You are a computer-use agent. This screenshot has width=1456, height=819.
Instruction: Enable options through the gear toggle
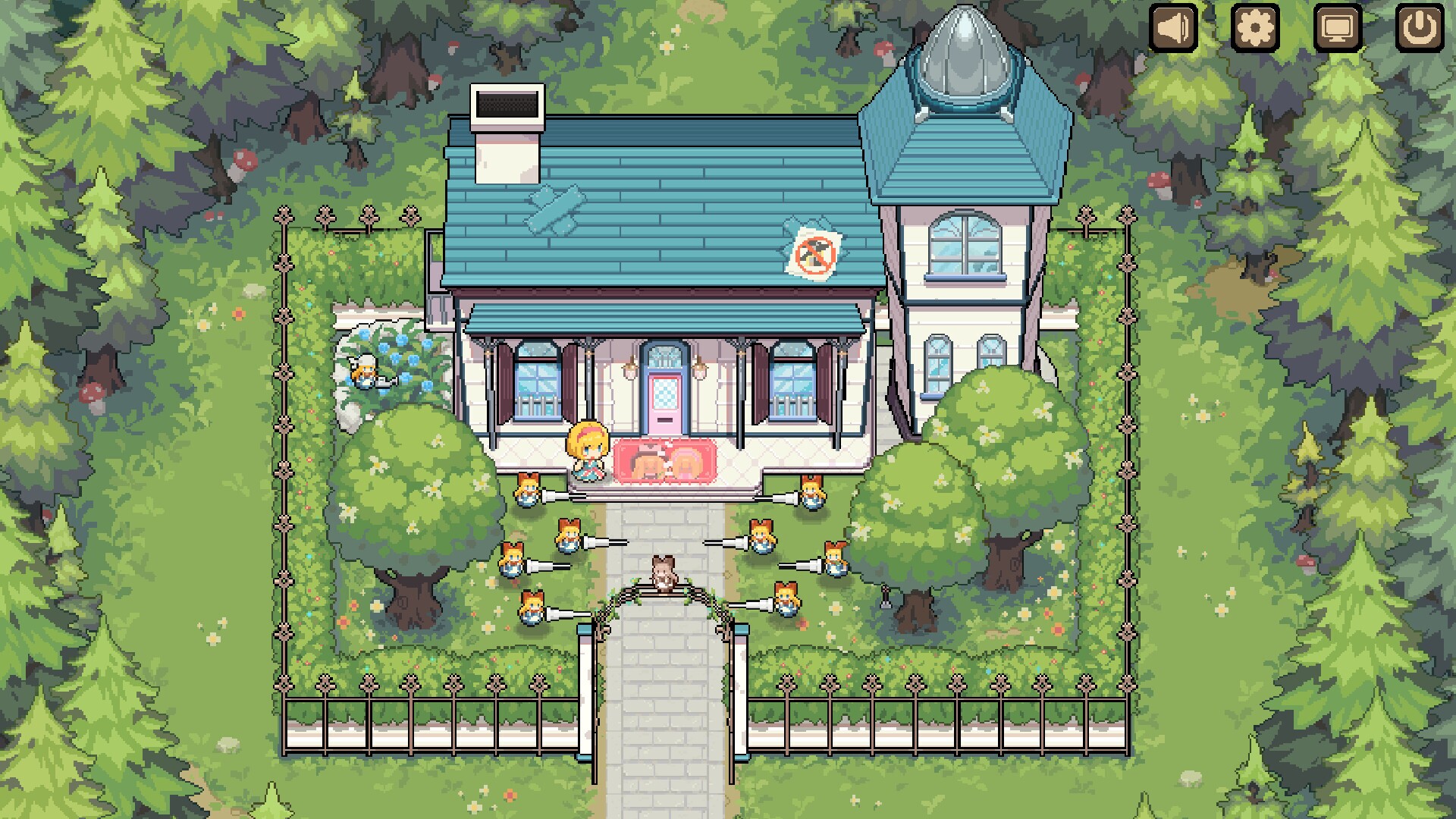coord(1256,29)
